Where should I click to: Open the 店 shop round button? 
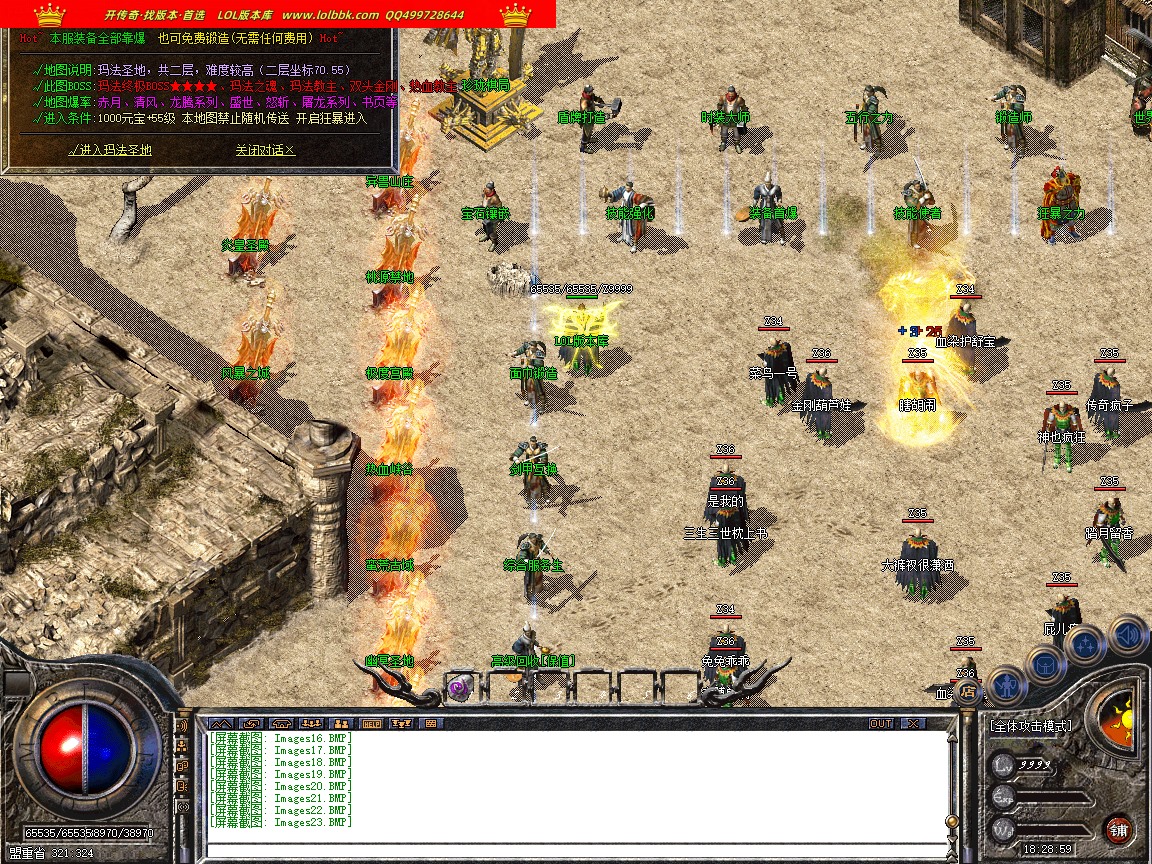tap(967, 690)
